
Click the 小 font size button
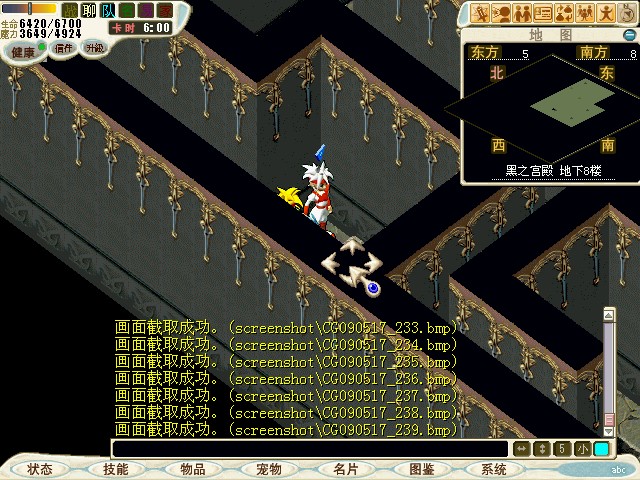[x=582, y=449]
